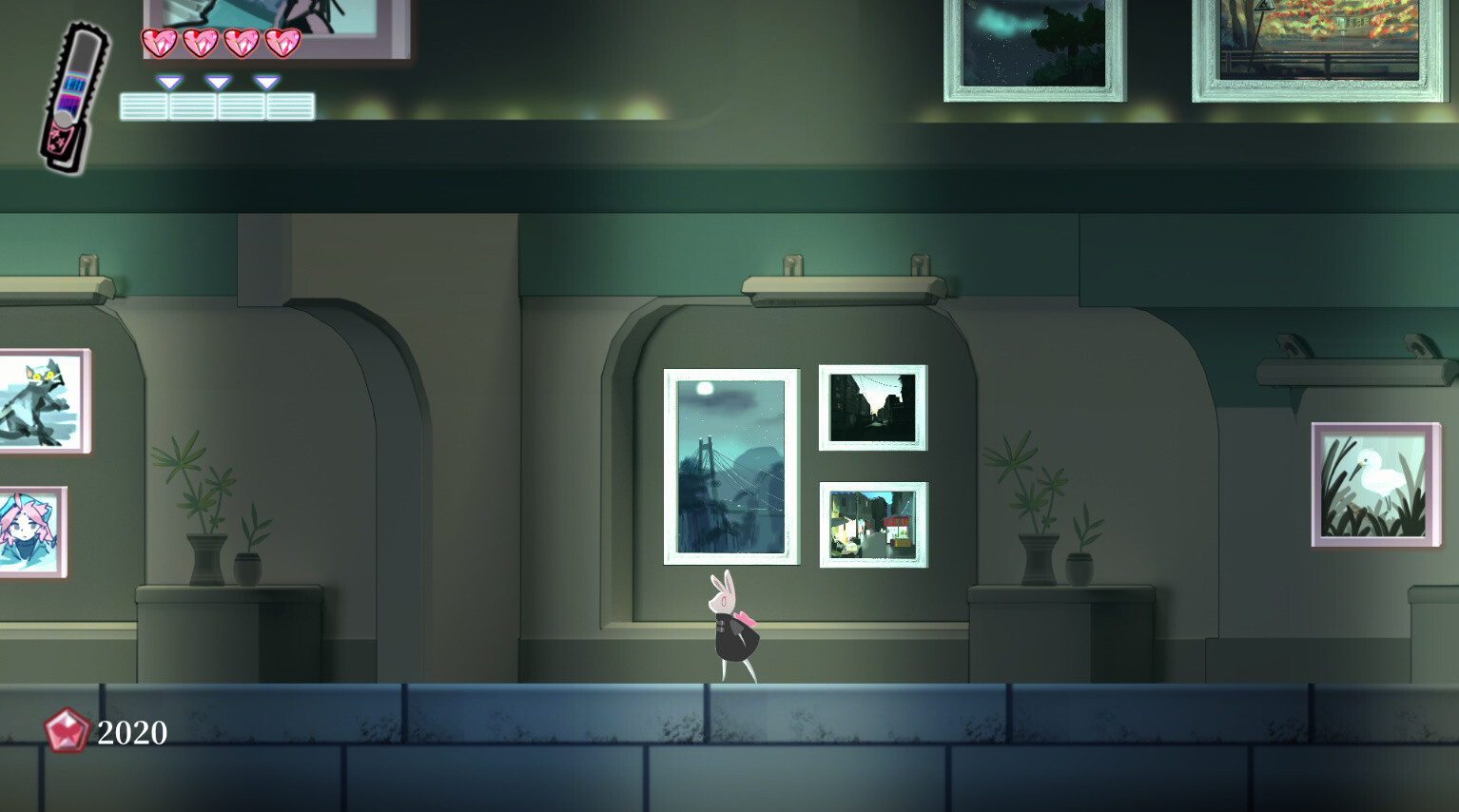1459x812 pixels.
Task: Click the leftmost segment of the energy bar
Action: pos(145,105)
